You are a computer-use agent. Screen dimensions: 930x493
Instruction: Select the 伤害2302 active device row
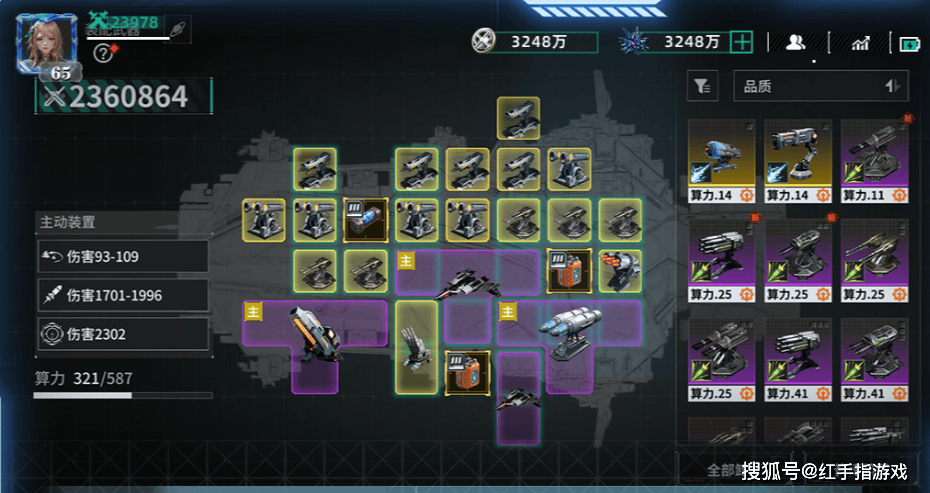(x=122, y=334)
